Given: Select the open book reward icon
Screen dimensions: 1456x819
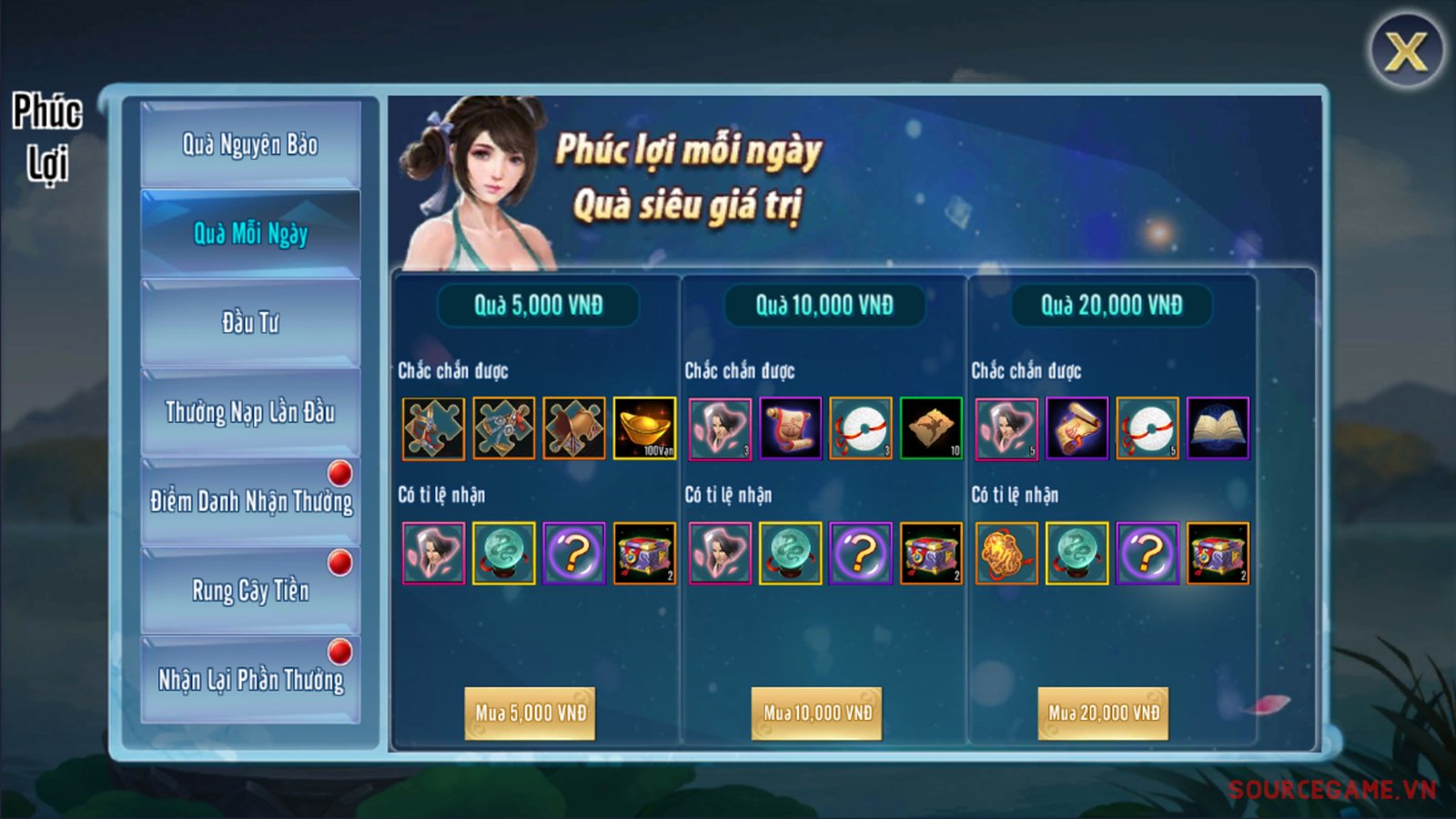Looking at the screenshot, I should click(1218, 428).
